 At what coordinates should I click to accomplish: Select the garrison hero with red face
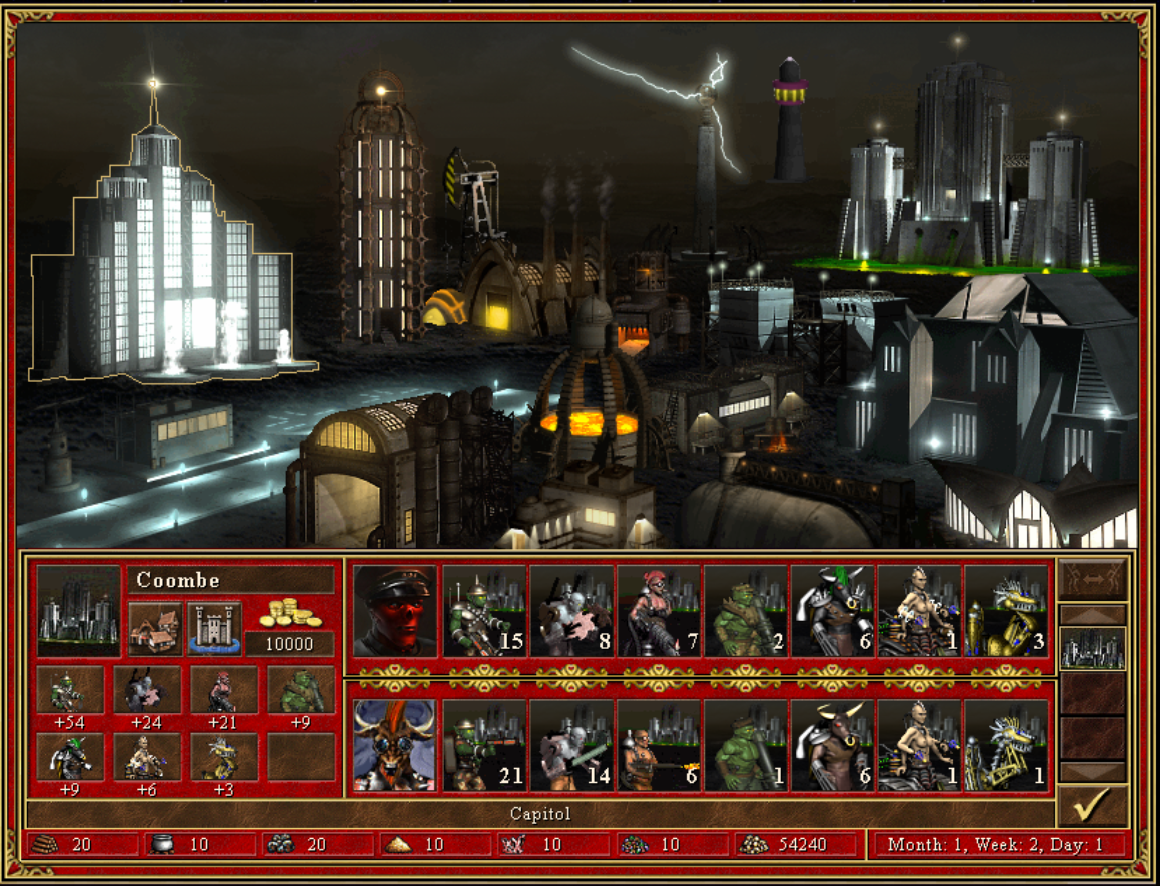(x=395, y=611)
